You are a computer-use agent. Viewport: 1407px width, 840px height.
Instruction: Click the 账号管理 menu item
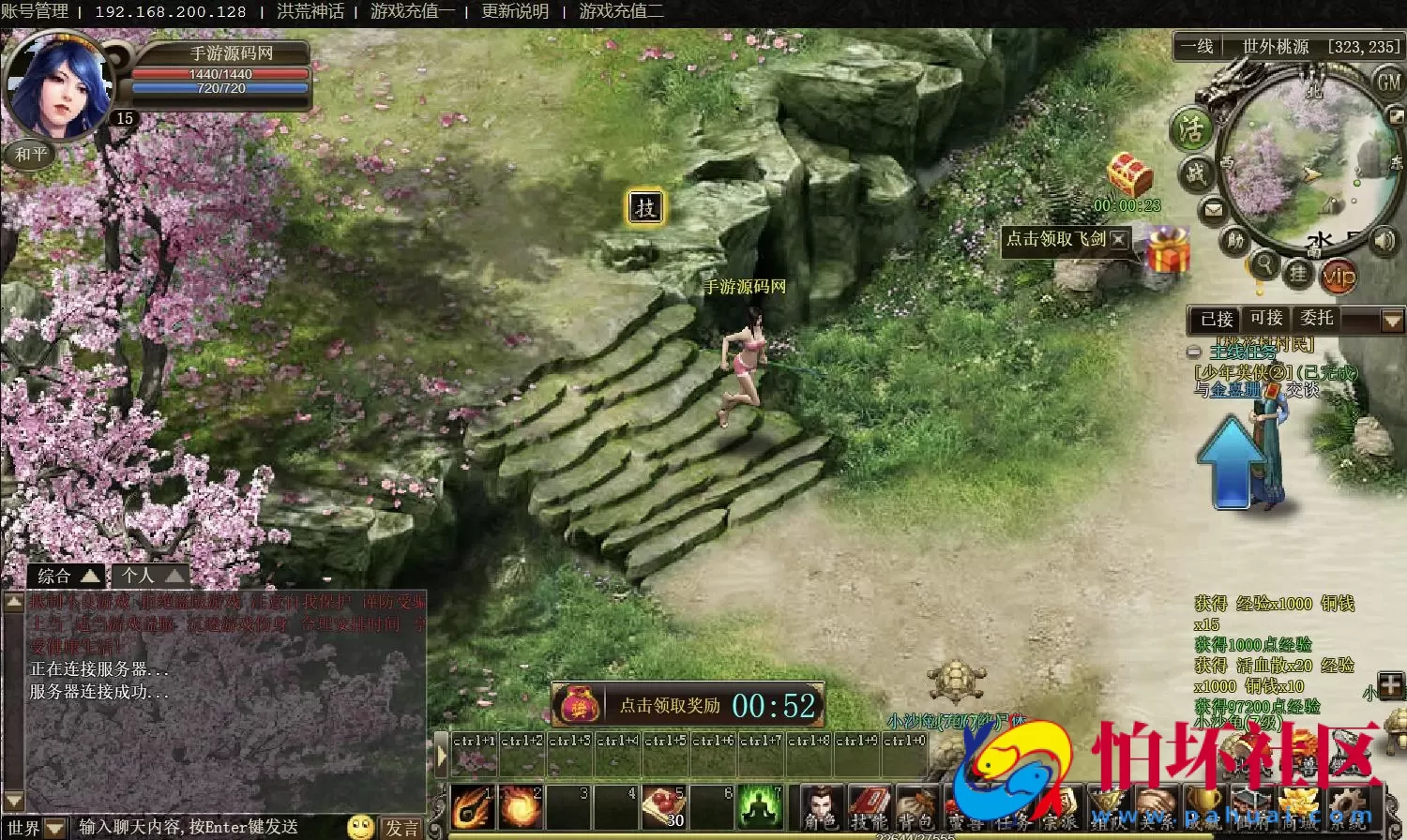click(x=36, y=12)
